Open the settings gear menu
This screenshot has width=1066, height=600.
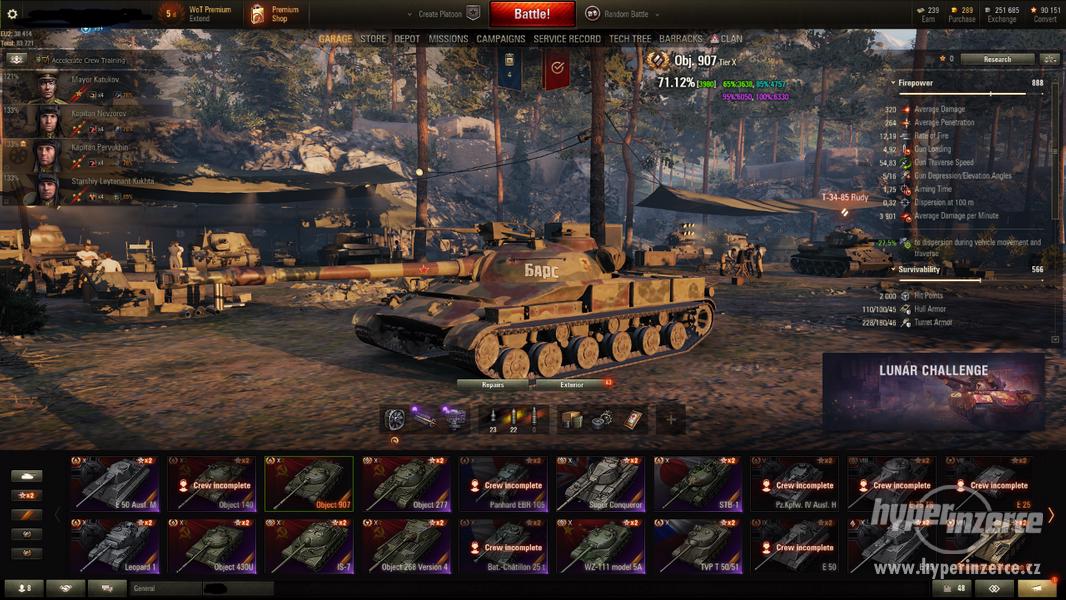tap(13, 14)
